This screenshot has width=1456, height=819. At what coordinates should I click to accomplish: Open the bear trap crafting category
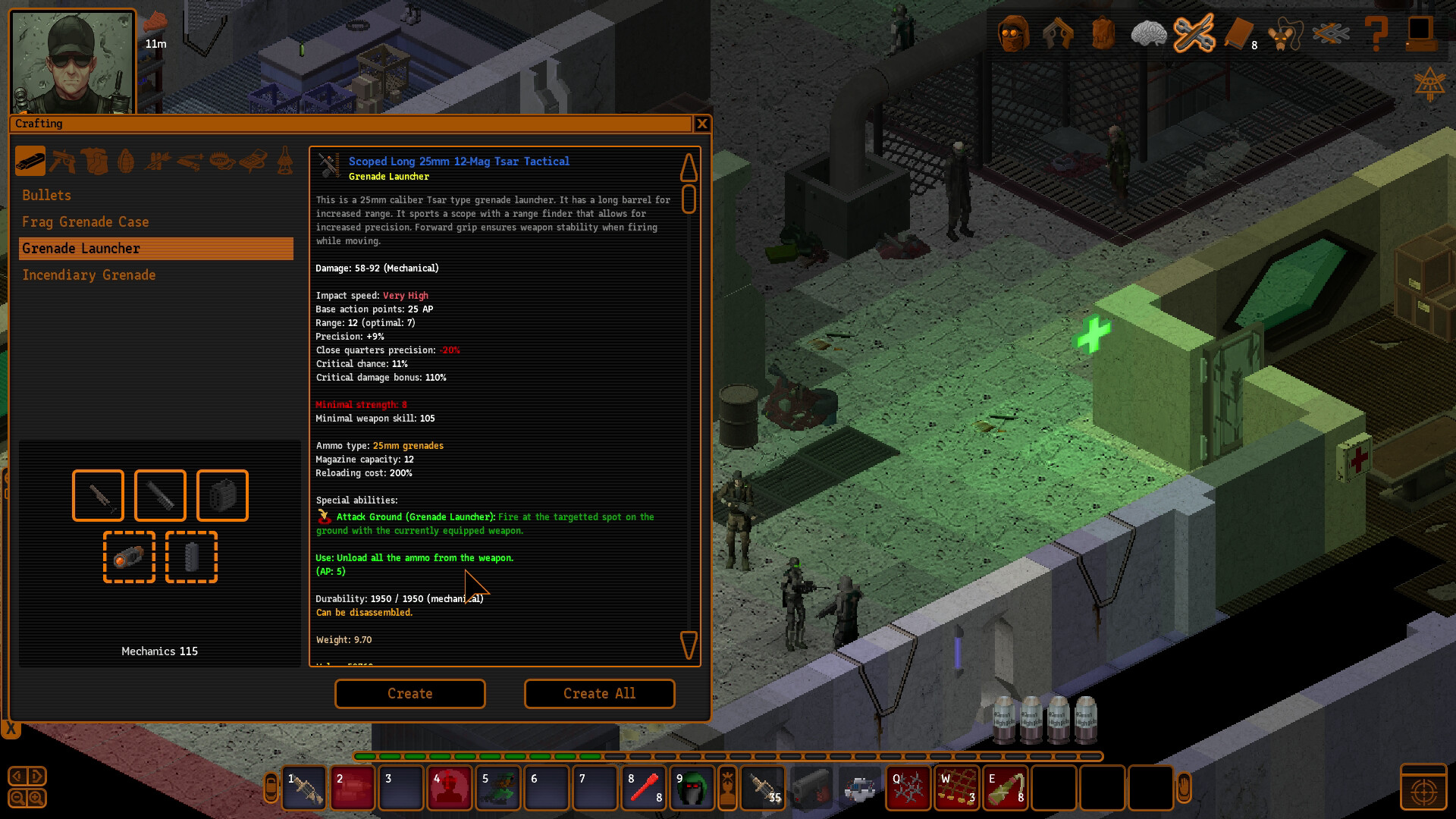(x=221, y=162)
